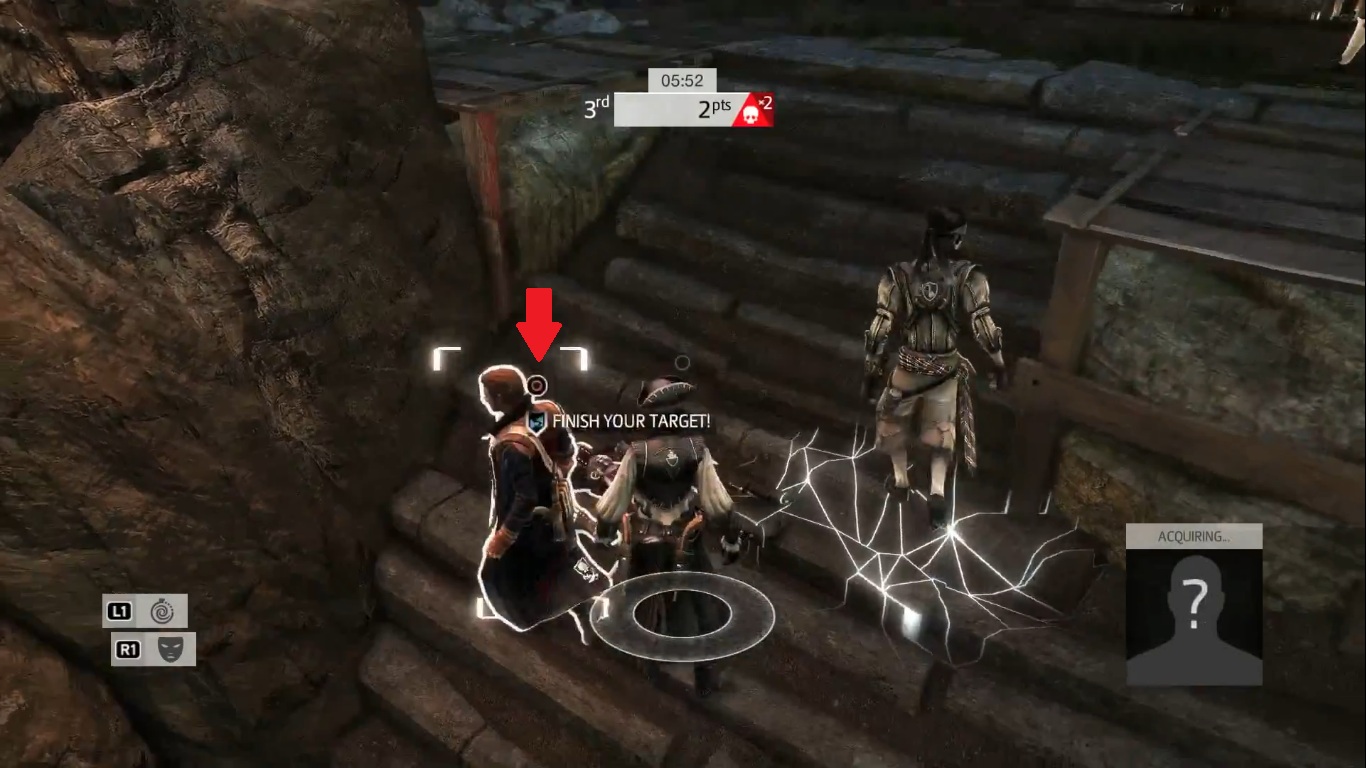Click the red skull kill-streak icon

pyautogui.click(x=752, y=110)
